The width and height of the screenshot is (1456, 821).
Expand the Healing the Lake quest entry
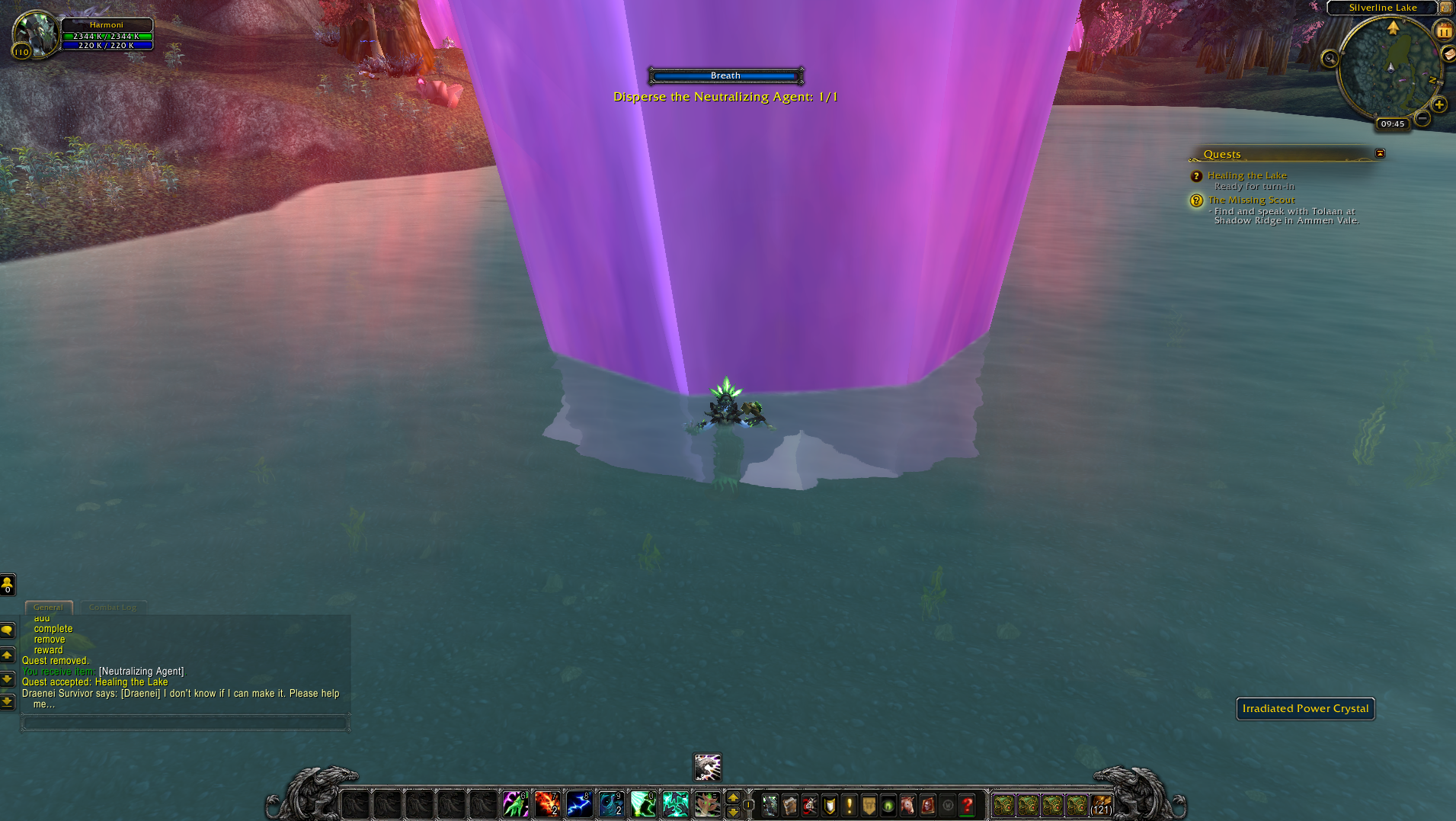point(1246,175)
